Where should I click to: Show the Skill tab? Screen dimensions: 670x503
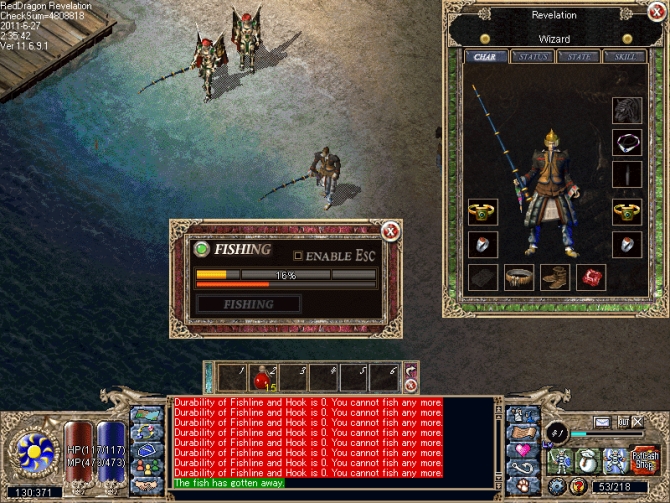click(x=623, y=57)
